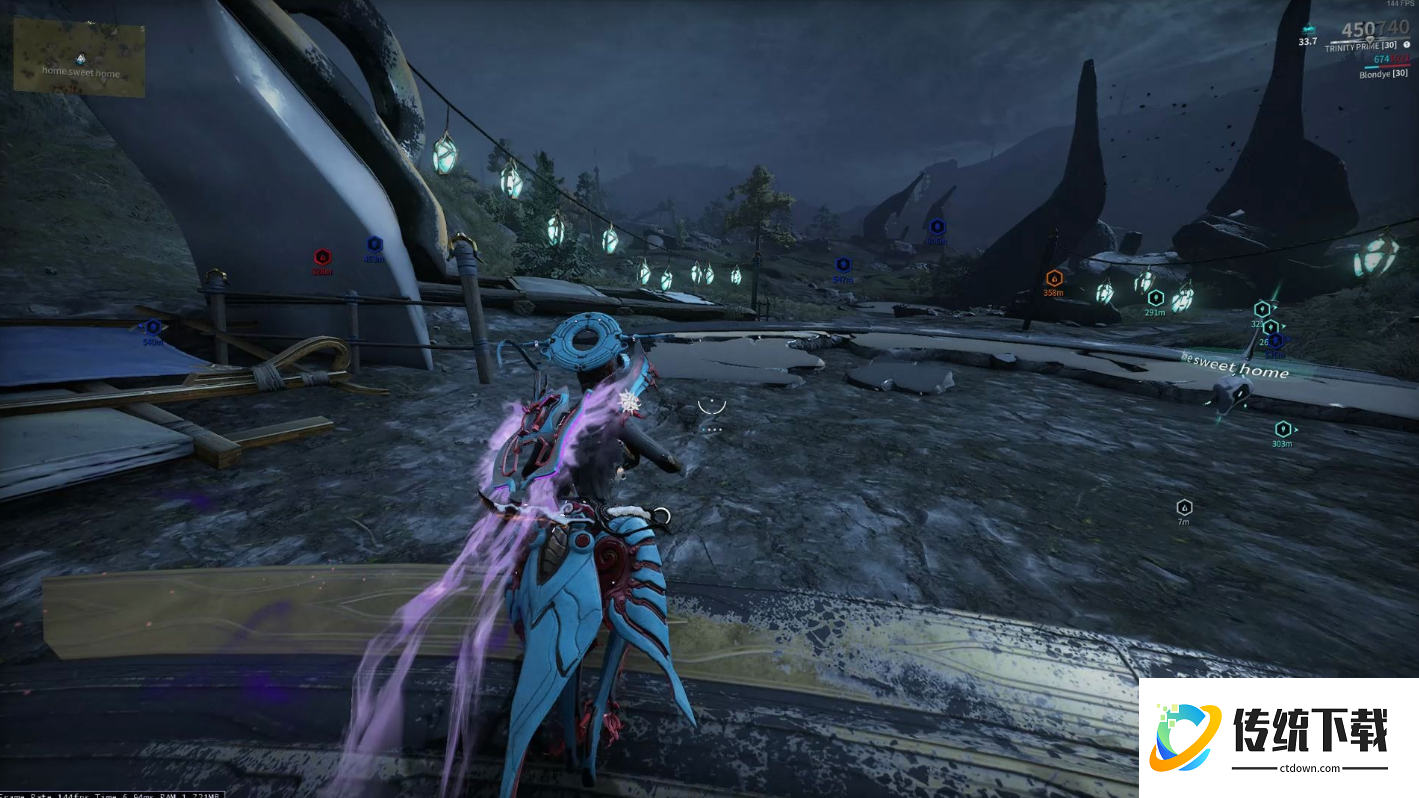Select squad member Blondye's name
The image size is (1419, 798).
point(1383,74)
